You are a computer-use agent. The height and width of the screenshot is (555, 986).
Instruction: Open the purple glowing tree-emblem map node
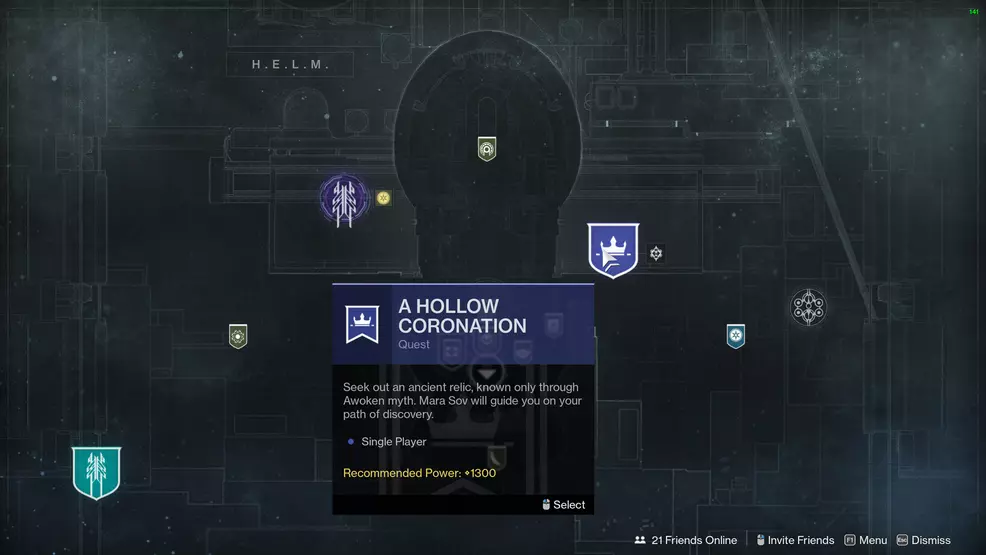click(x=344, y=201)
